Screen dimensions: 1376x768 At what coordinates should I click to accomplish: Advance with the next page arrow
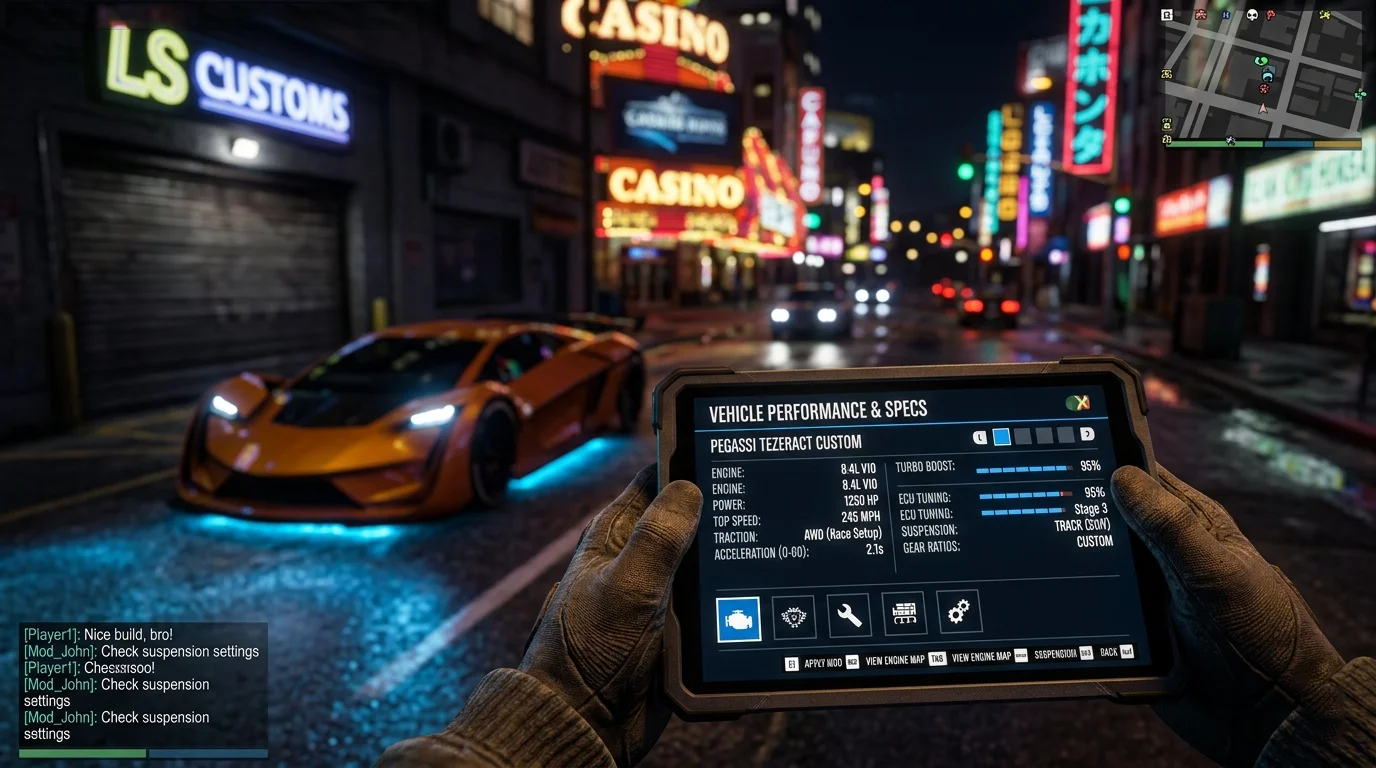click(1087, 434)
